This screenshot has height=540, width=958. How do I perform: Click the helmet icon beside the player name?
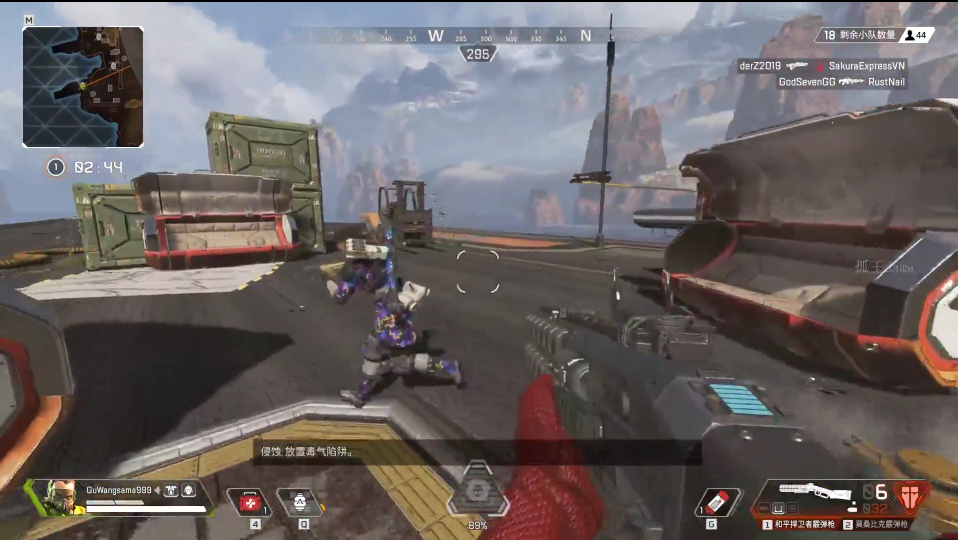188,490
